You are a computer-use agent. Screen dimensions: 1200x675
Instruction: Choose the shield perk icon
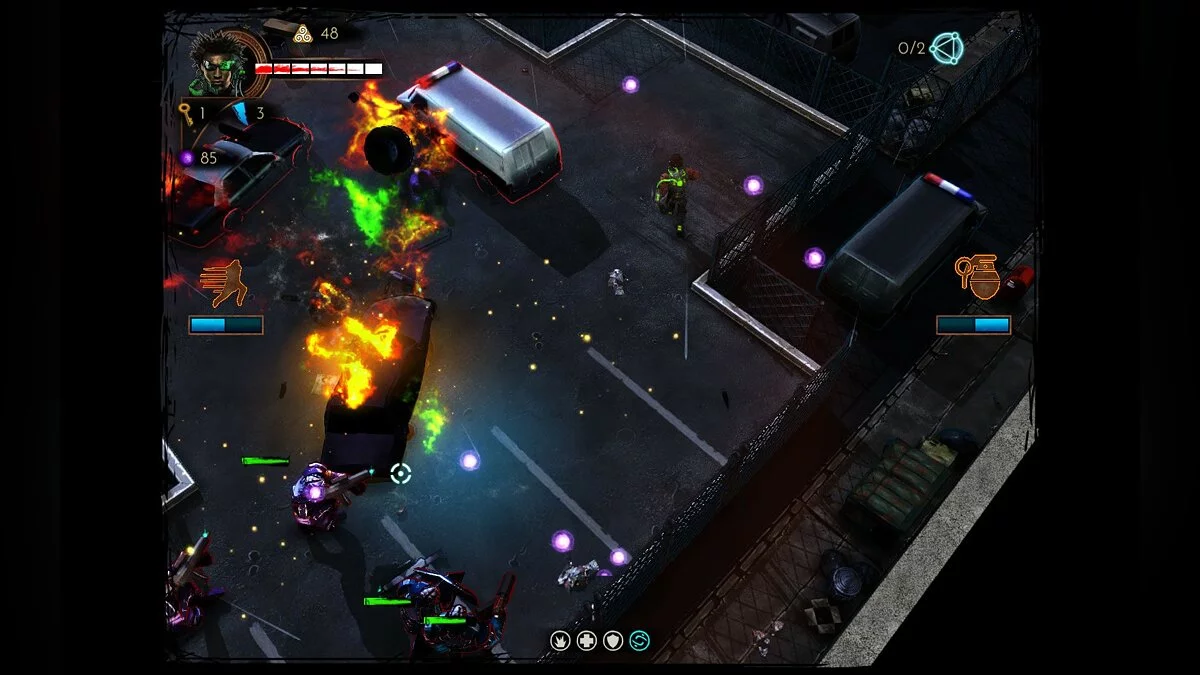(613, 640)
